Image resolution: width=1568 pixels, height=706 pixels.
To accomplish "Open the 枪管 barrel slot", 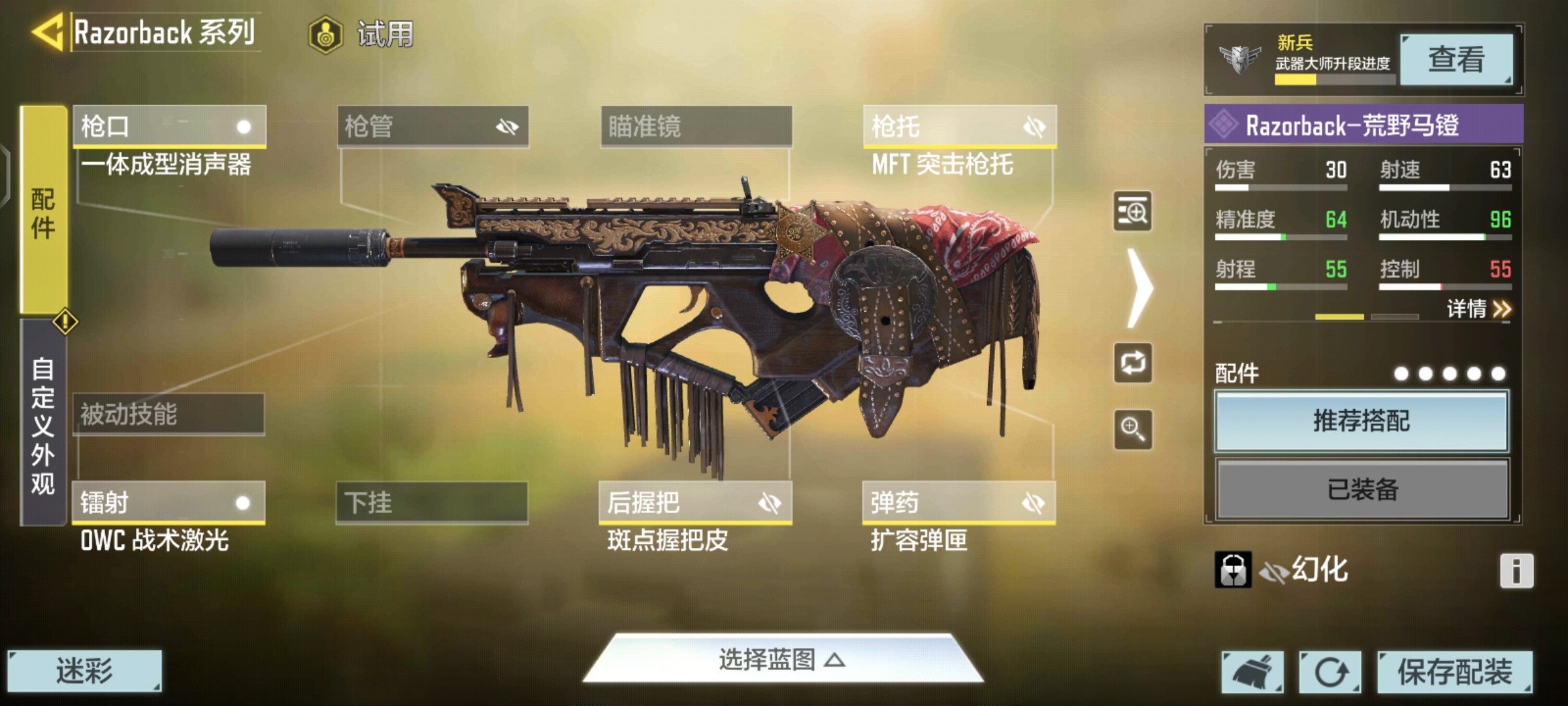I will coord(433,126).
